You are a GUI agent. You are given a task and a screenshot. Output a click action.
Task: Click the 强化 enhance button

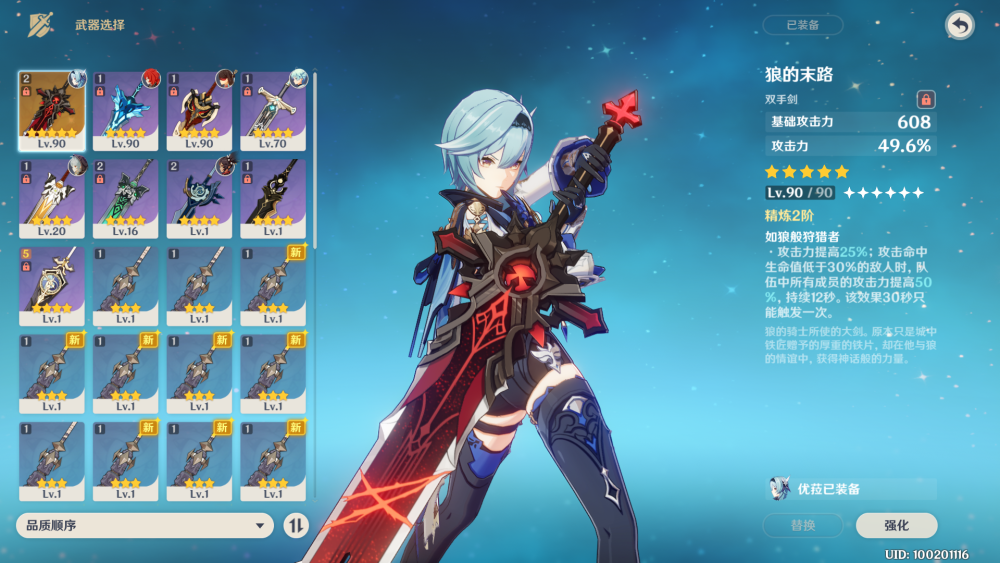[x=896, y=525]
